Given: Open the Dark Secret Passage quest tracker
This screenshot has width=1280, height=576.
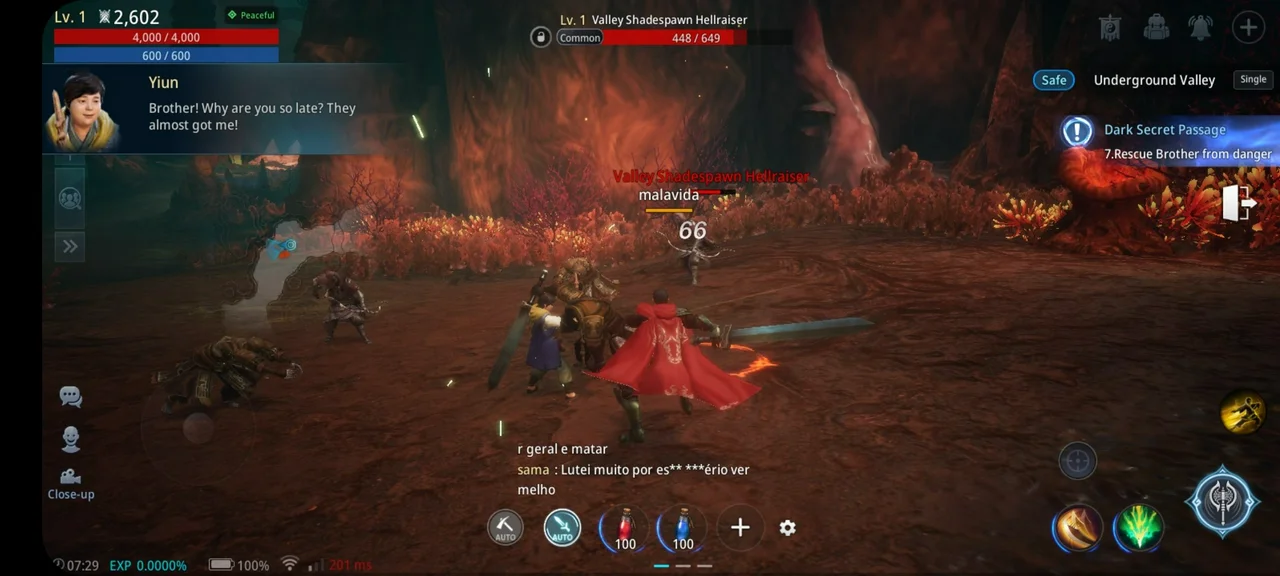Looking at the screenshot, I should [x=1165, y=140].
